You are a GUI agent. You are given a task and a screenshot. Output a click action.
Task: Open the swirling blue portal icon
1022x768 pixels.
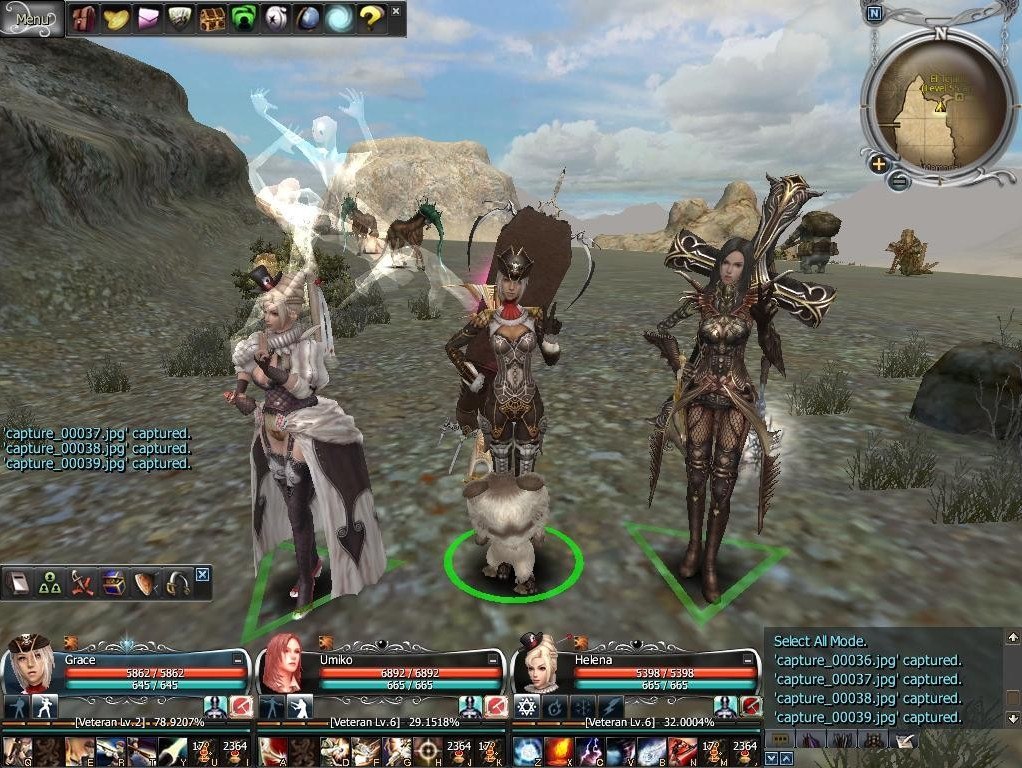coord(340,18)
